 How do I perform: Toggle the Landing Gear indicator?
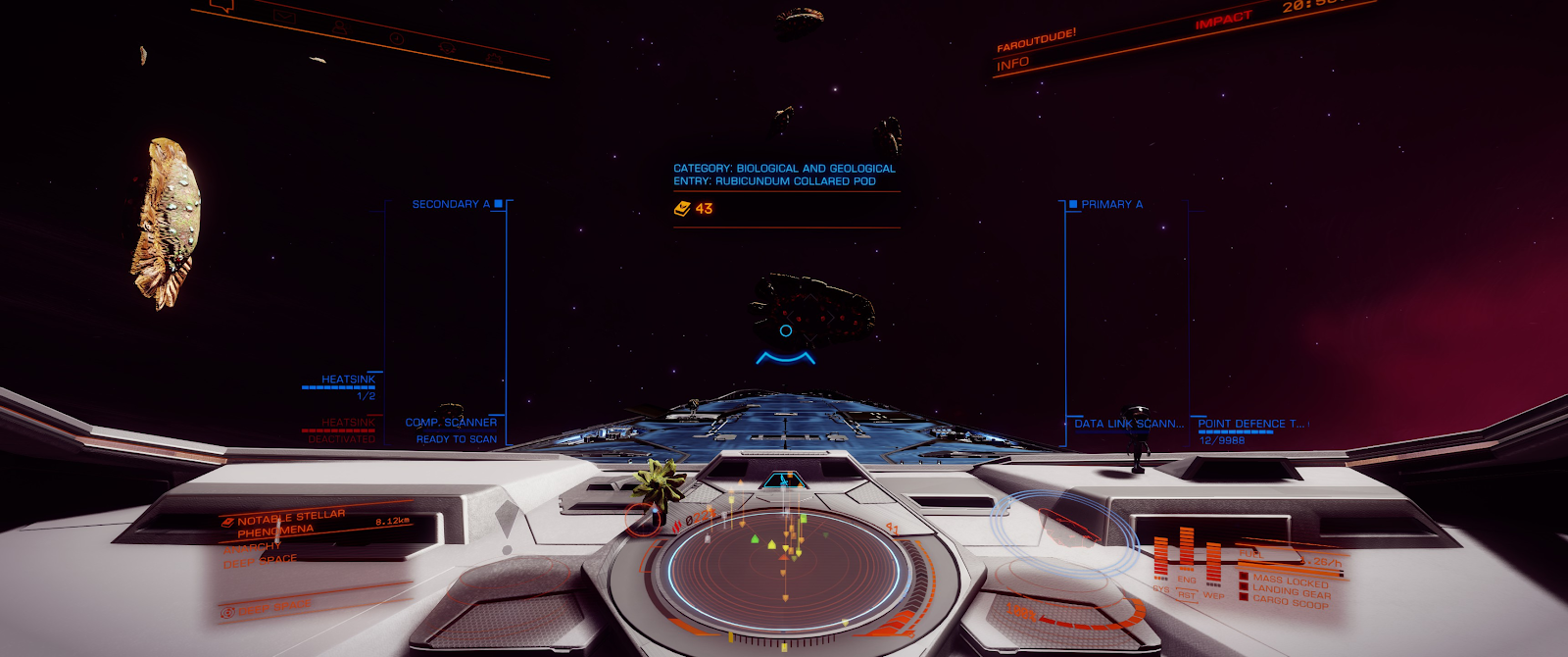coord(1291,591)
